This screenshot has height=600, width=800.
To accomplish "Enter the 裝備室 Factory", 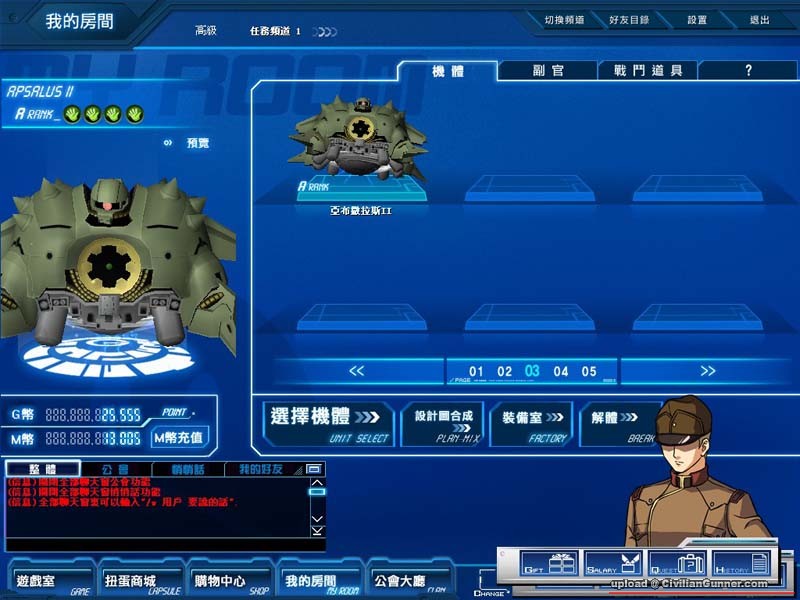I will click(530, 423).
